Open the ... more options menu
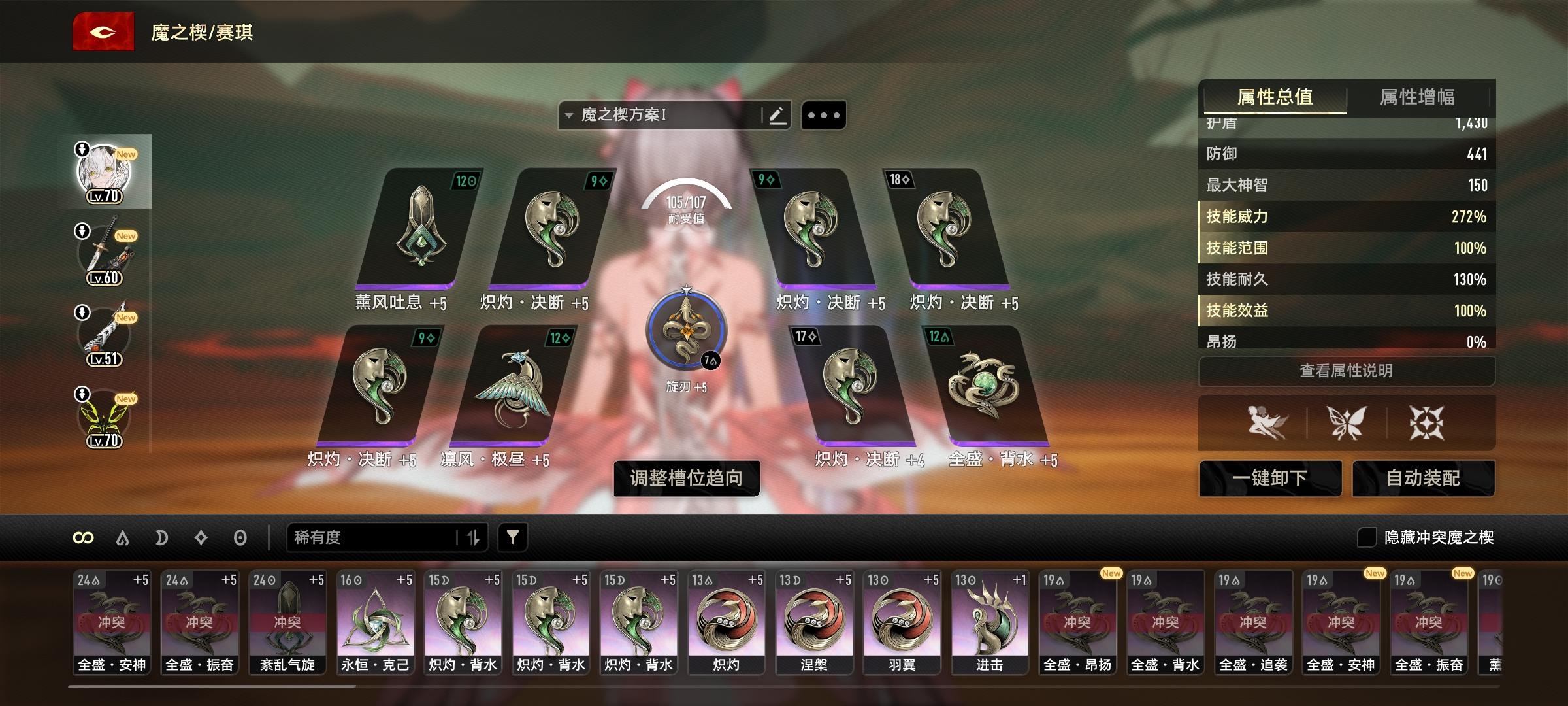The width and height of the screenshot is (1568, 706). 823,114
